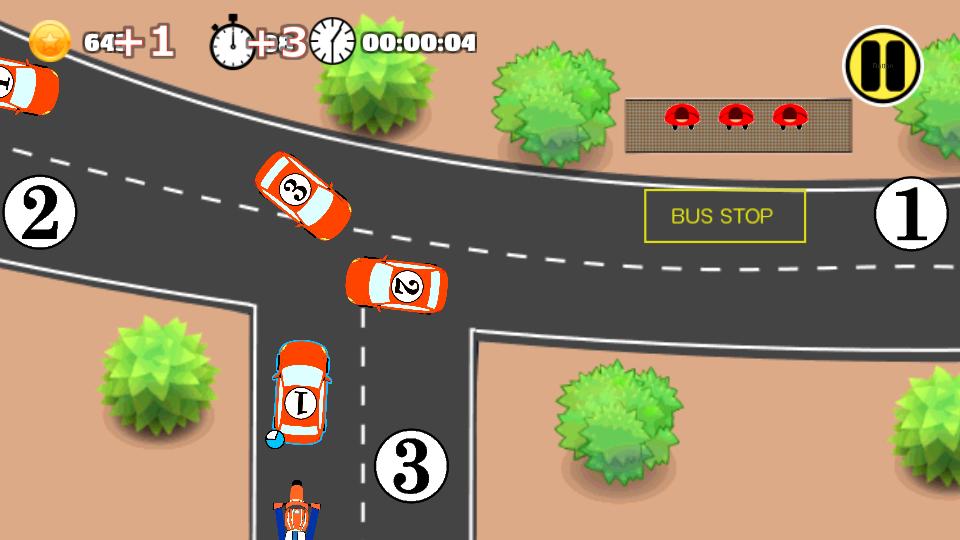Image resolution: width=960 pixels, height=540 pixels.
Task: Choose the large white exit marker numbered 3
Action: (410, 465)
